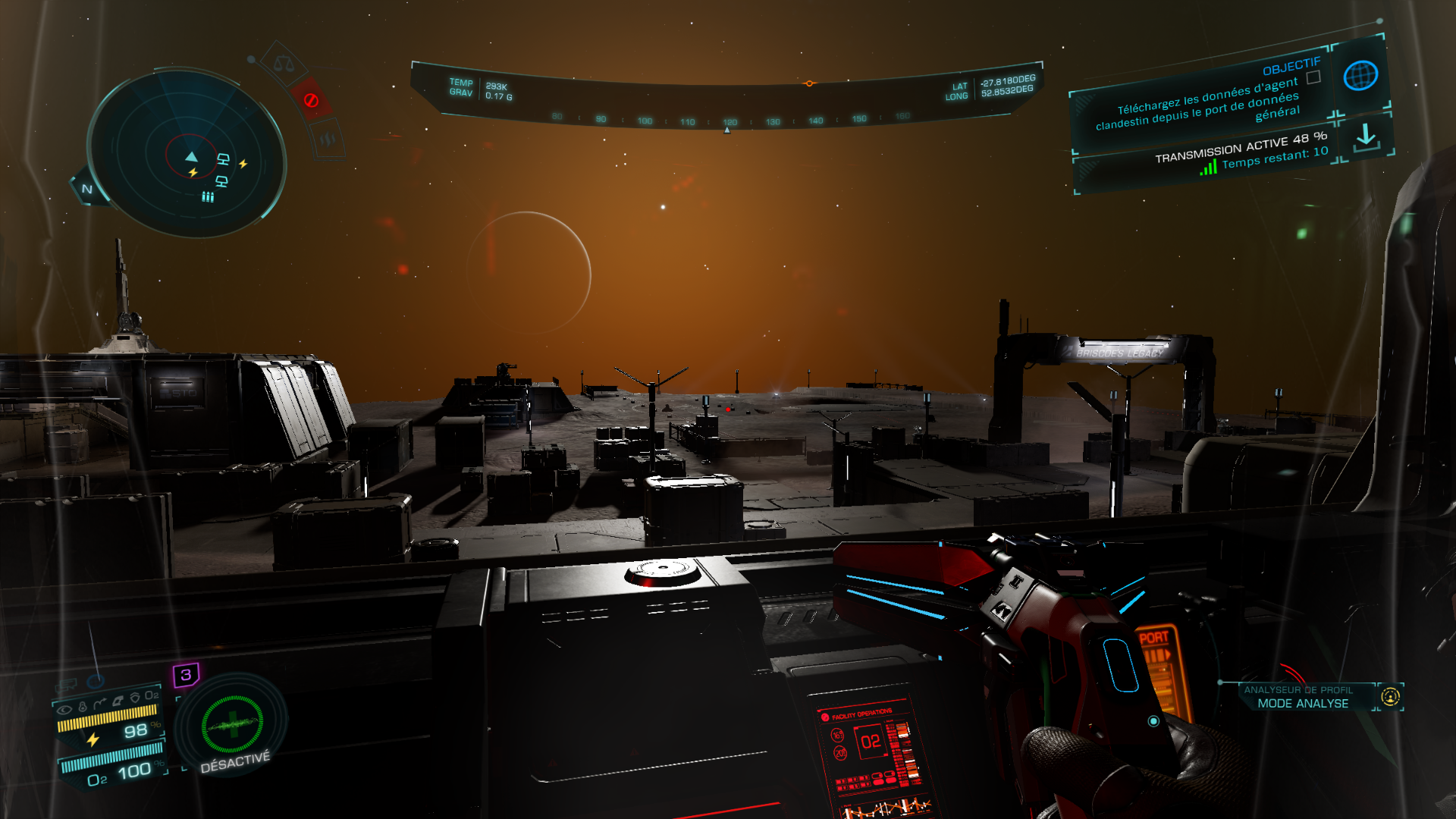
Task: Select the heat waves icon beside radar
Action: click(328, 139)
